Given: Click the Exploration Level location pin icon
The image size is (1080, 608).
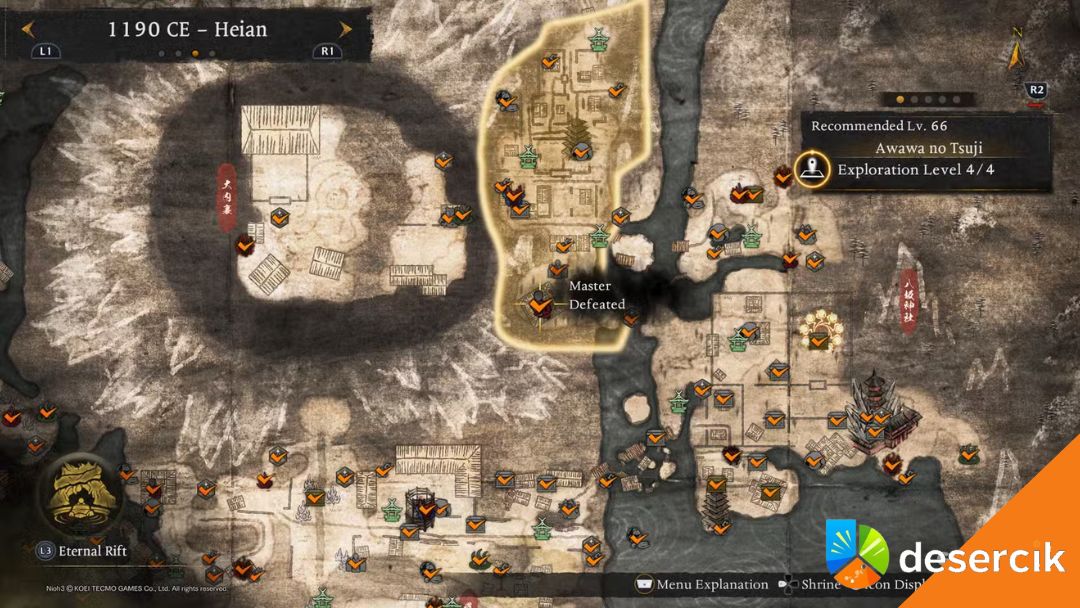Looking at the screenshot, I should pos(813,168).
